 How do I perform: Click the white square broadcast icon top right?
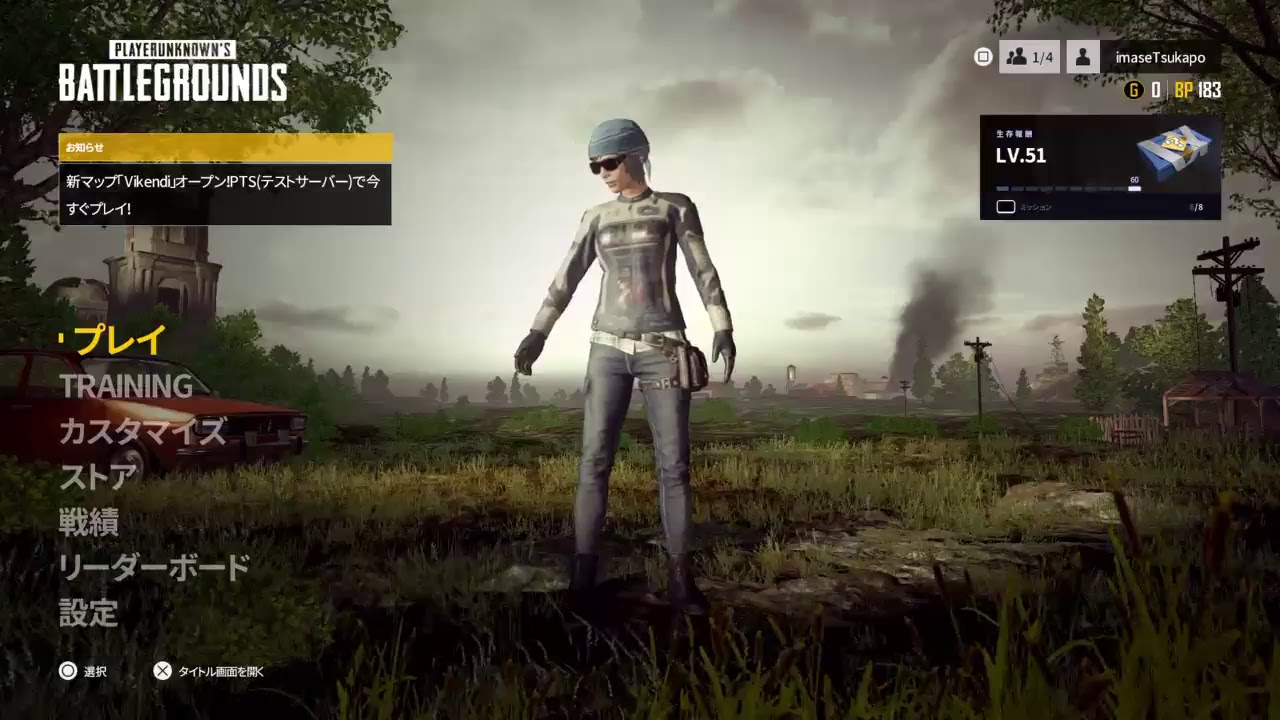click(x=983, y=57)
